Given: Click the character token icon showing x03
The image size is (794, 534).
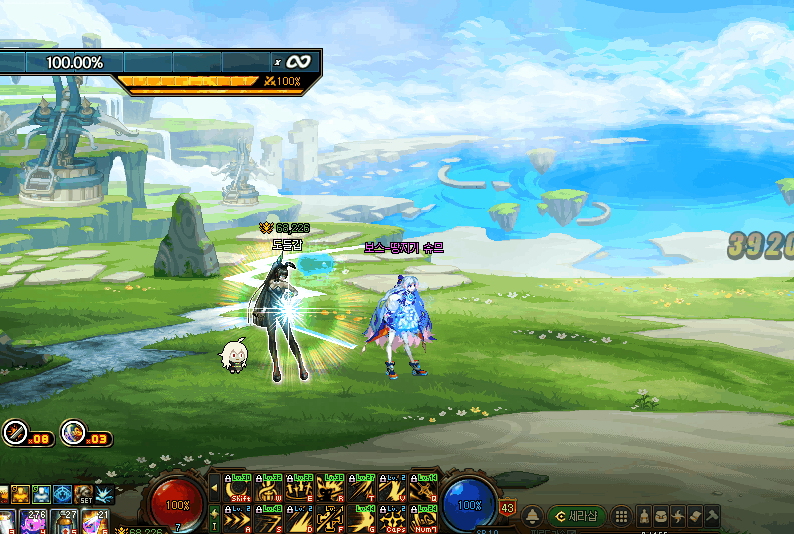Looking at the screenshot, I should 72,433.
